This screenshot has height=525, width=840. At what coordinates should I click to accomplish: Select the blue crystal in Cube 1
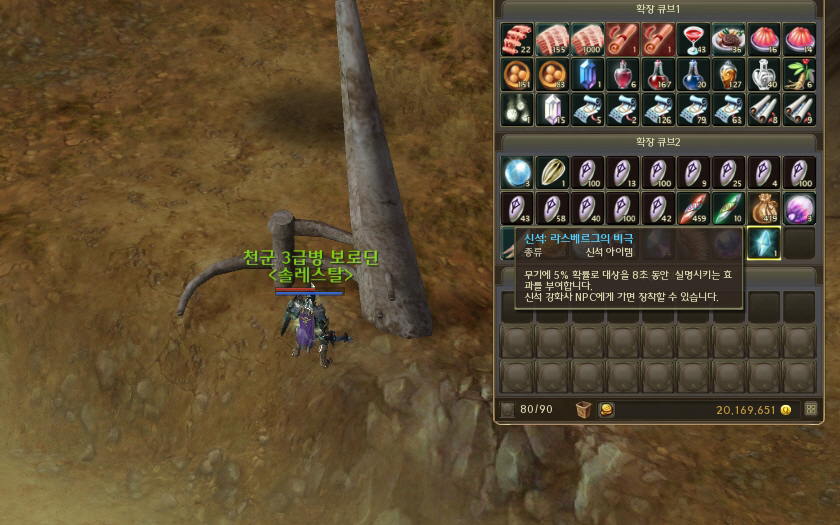pos(587,75)
